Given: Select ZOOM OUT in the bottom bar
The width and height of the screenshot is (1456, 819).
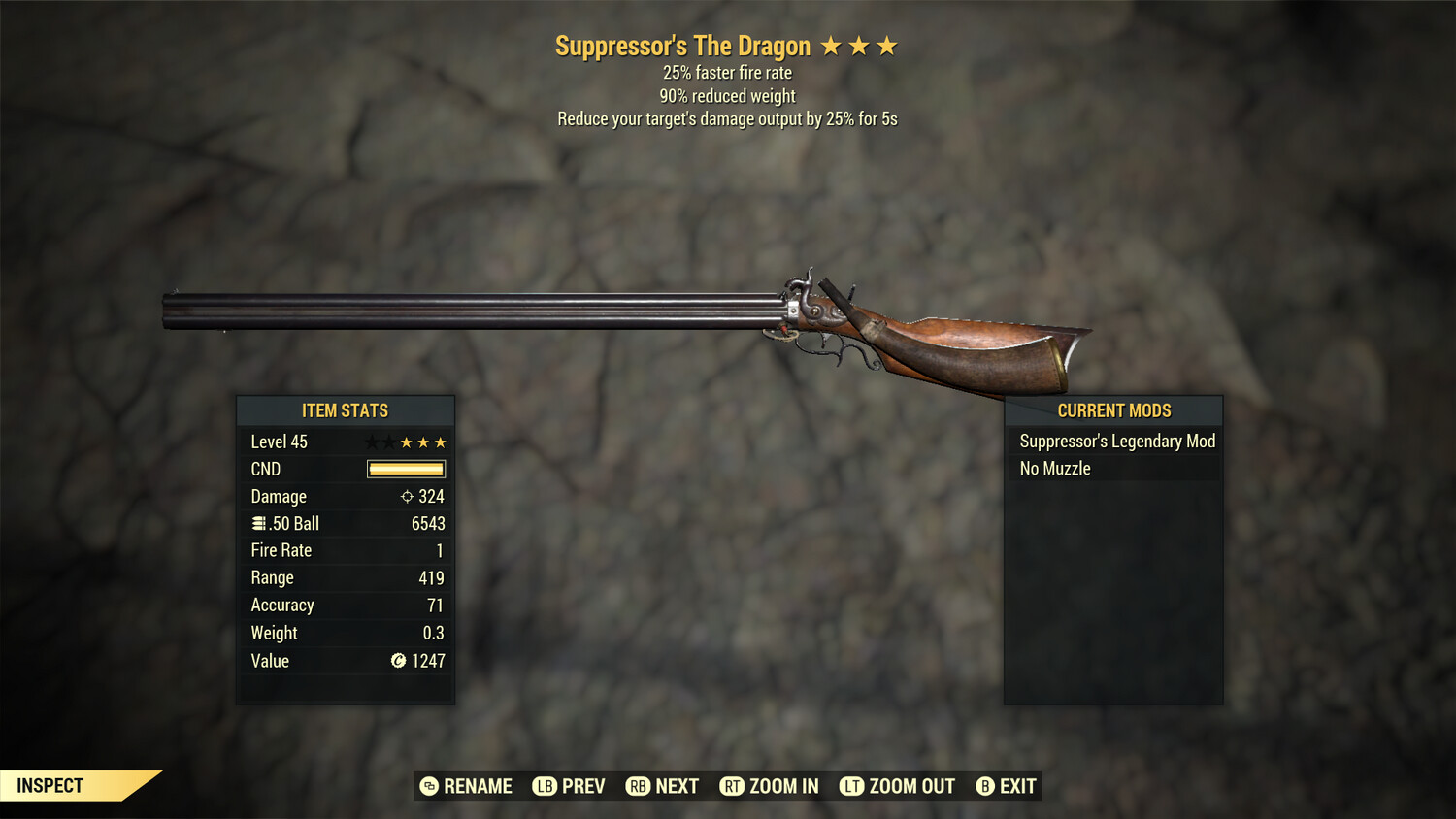Looking at the screenshot, I should click(x=898, y=786).
